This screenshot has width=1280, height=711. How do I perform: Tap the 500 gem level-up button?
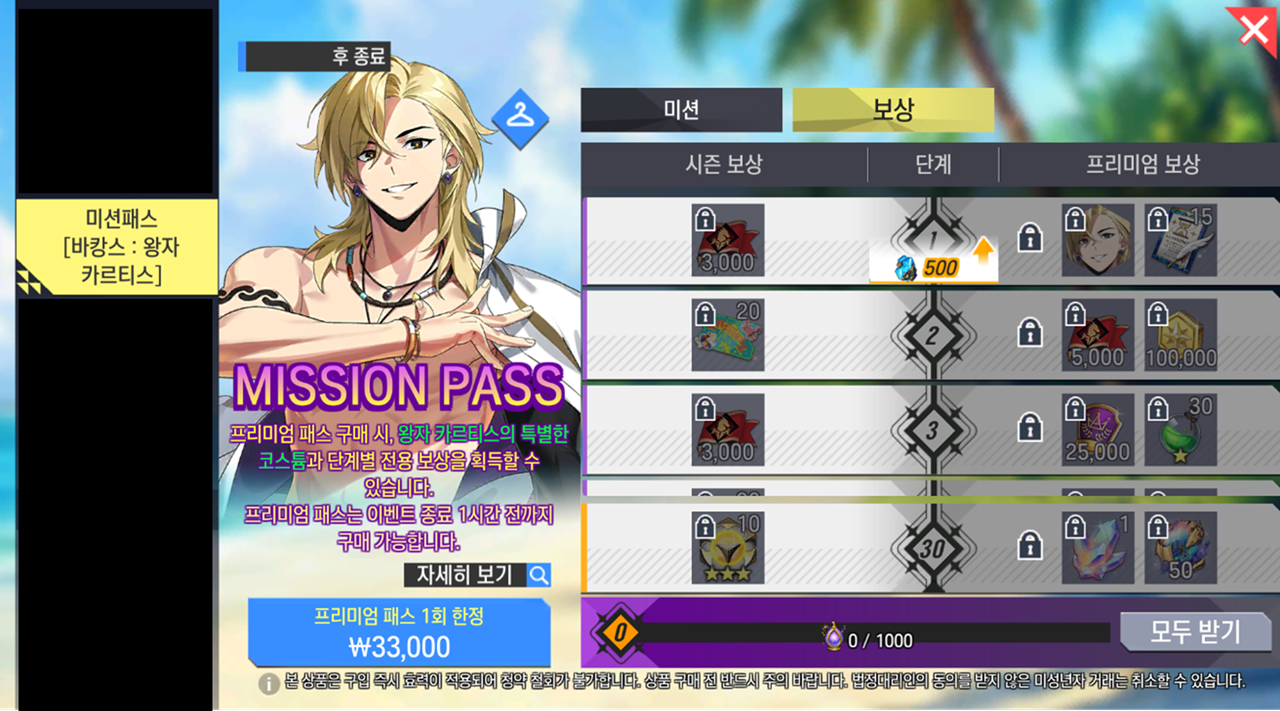click(933, 268)
